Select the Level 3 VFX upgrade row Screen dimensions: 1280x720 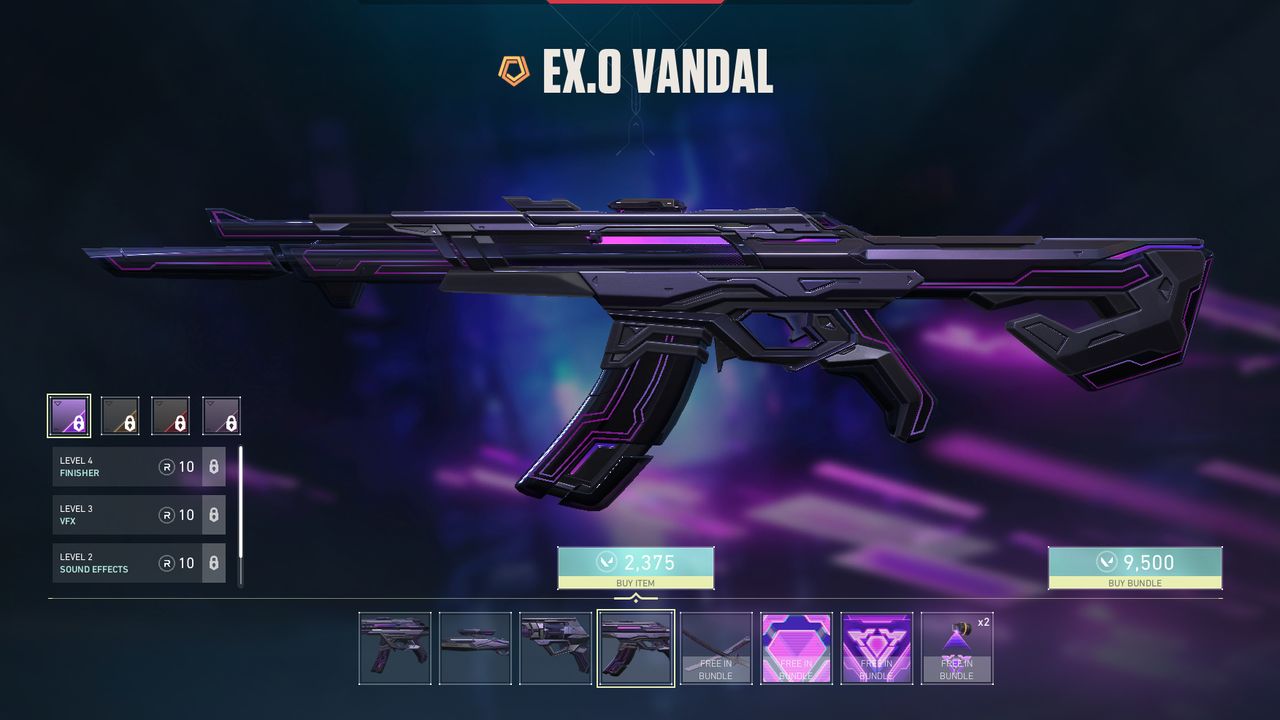(120, 515)
